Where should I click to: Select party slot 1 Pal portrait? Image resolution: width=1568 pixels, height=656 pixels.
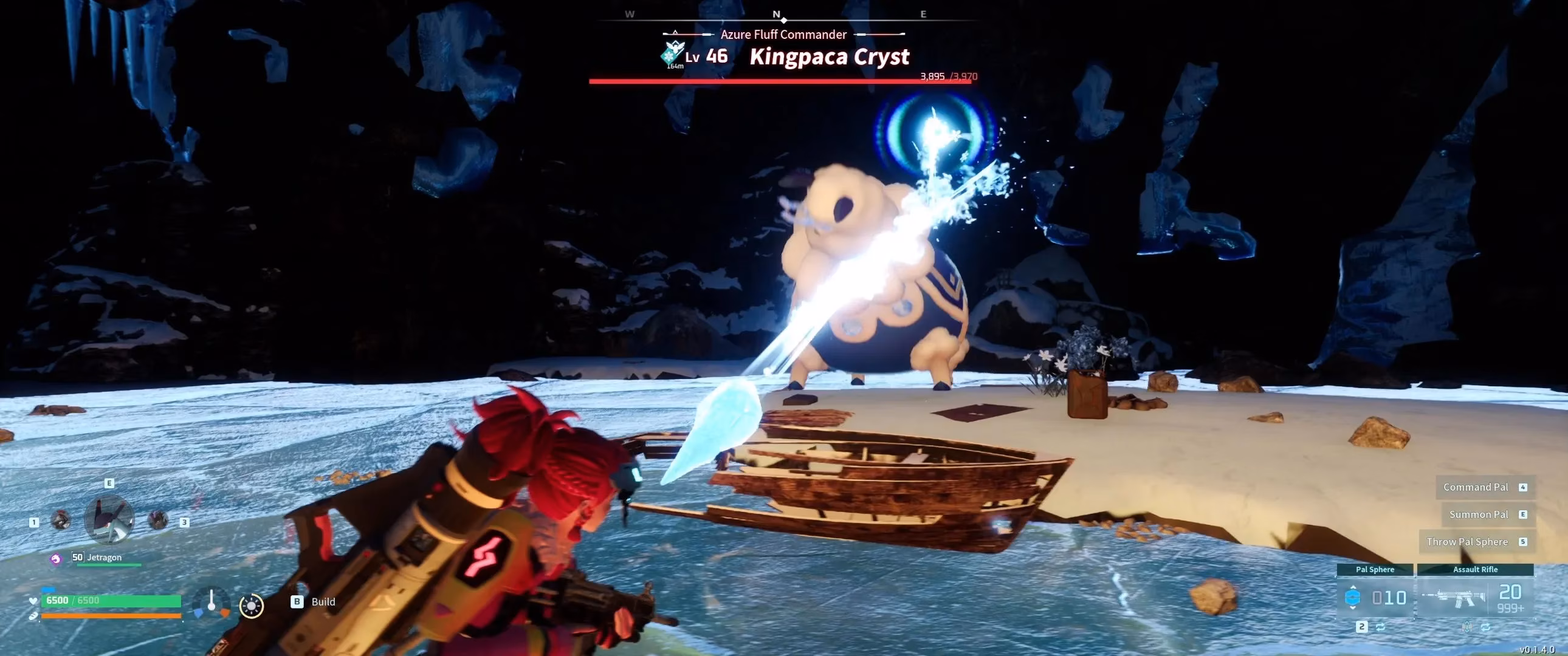coord(62,521)
